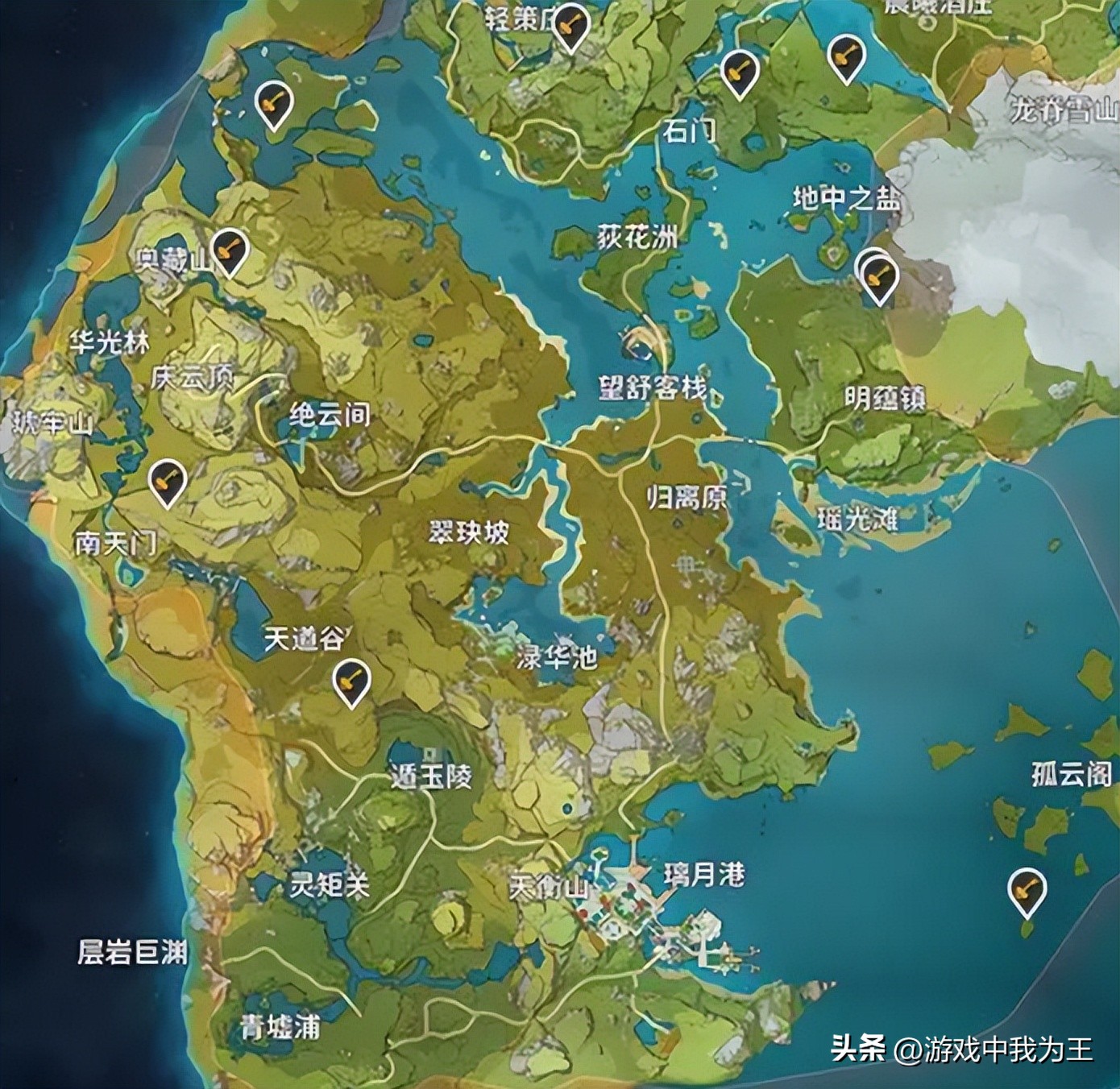Select the 荻花洲 region label

pyautogui.click(x=637, y=234)
